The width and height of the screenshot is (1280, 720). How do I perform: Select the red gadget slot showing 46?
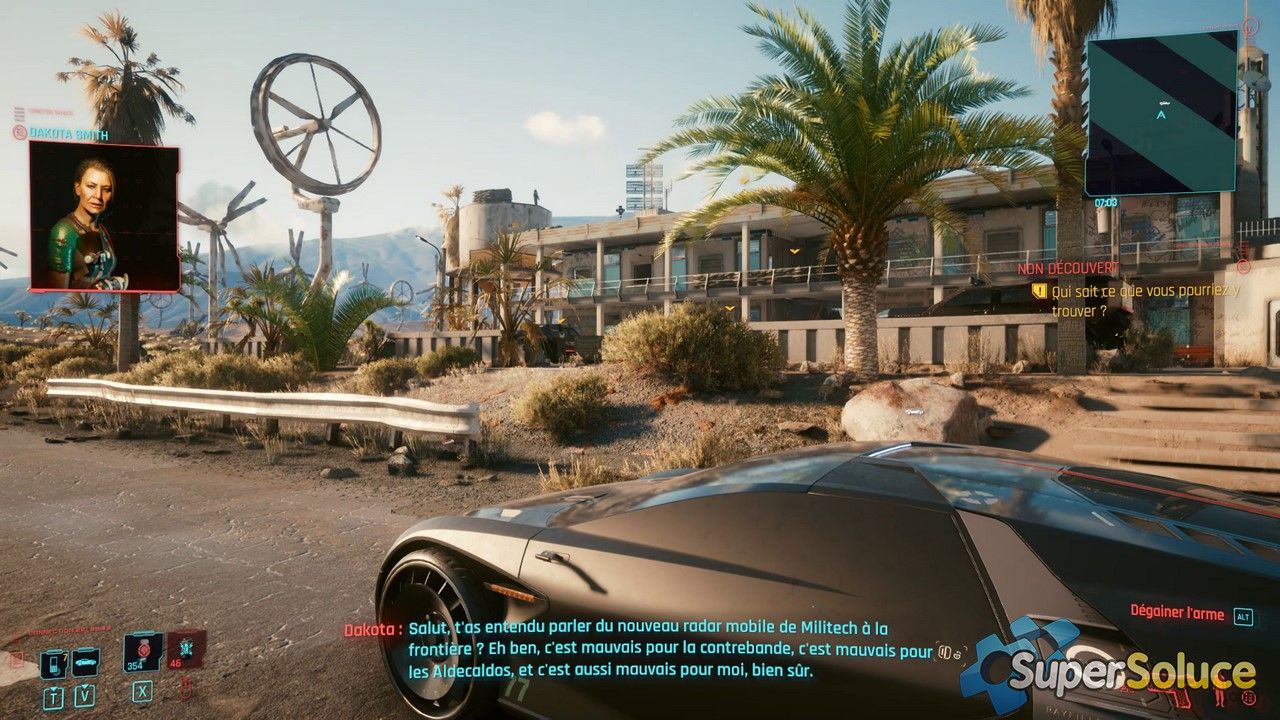(x=186, y=650)
